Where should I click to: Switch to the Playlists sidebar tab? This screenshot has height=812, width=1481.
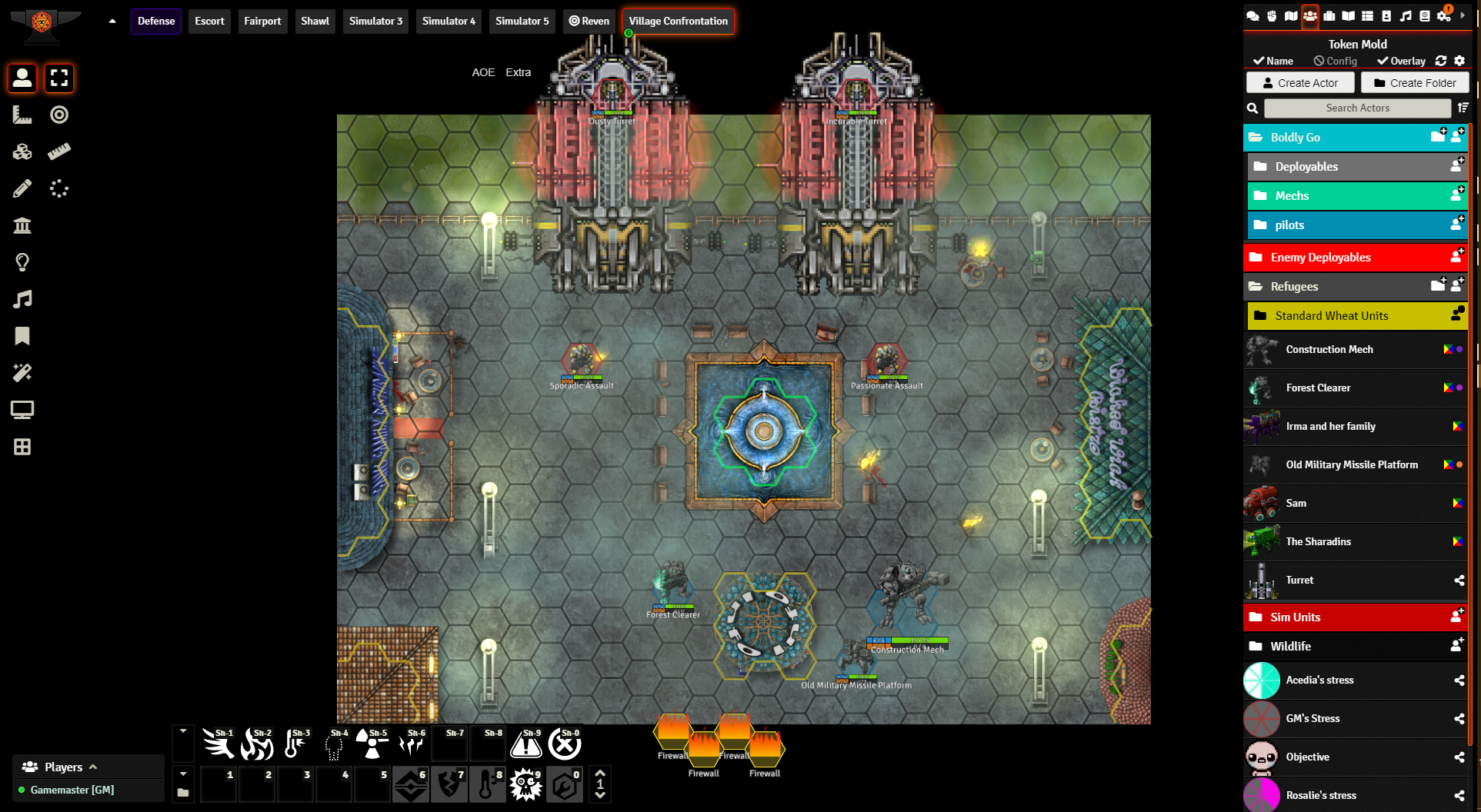pos(1406,15)
